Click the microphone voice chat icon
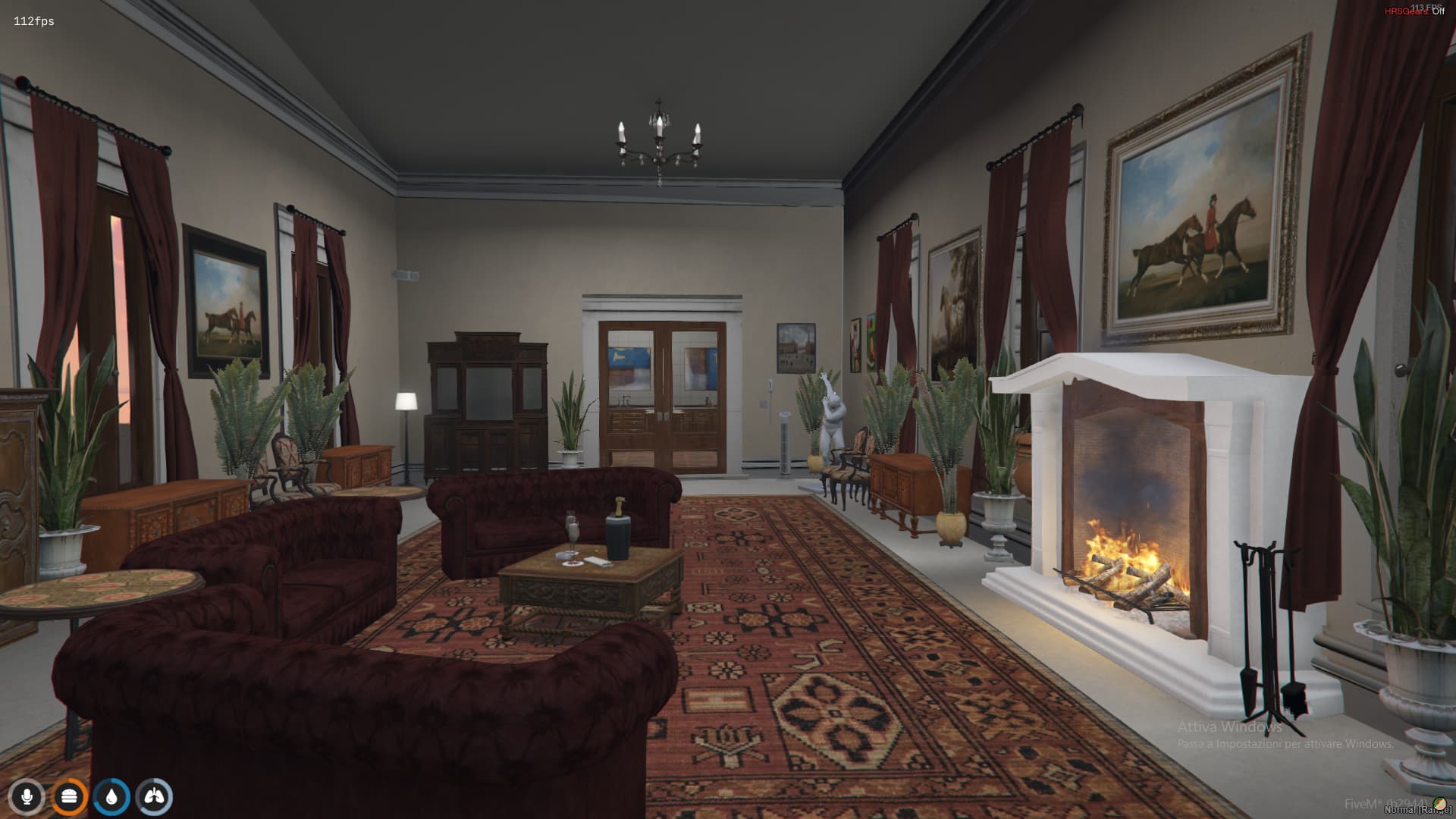Screen dimensions: 1456x819 27,795
